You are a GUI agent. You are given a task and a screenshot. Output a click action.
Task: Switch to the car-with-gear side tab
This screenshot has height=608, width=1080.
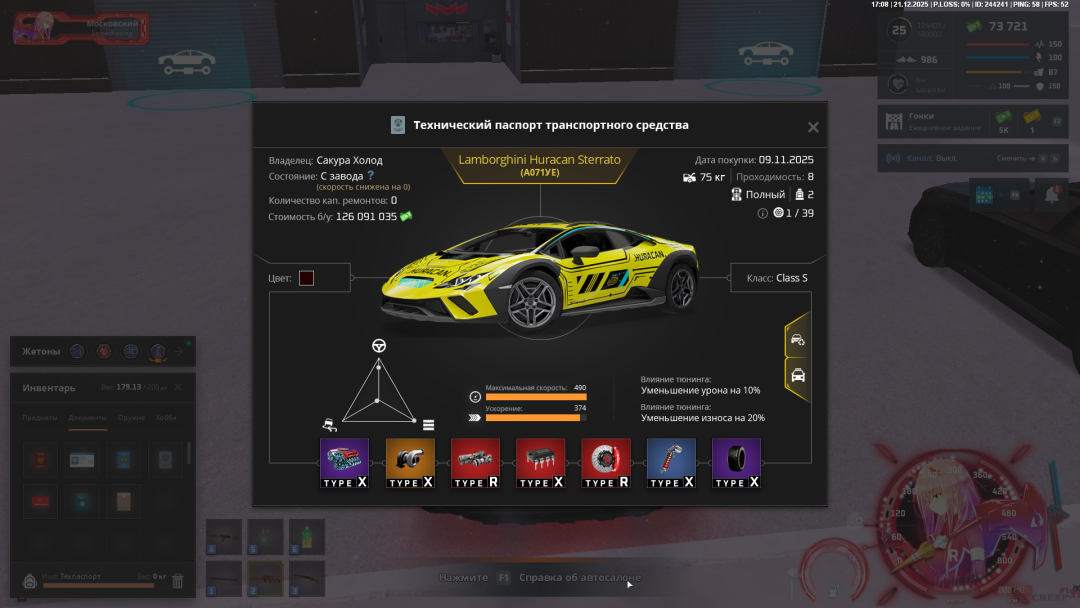(798, 340)
